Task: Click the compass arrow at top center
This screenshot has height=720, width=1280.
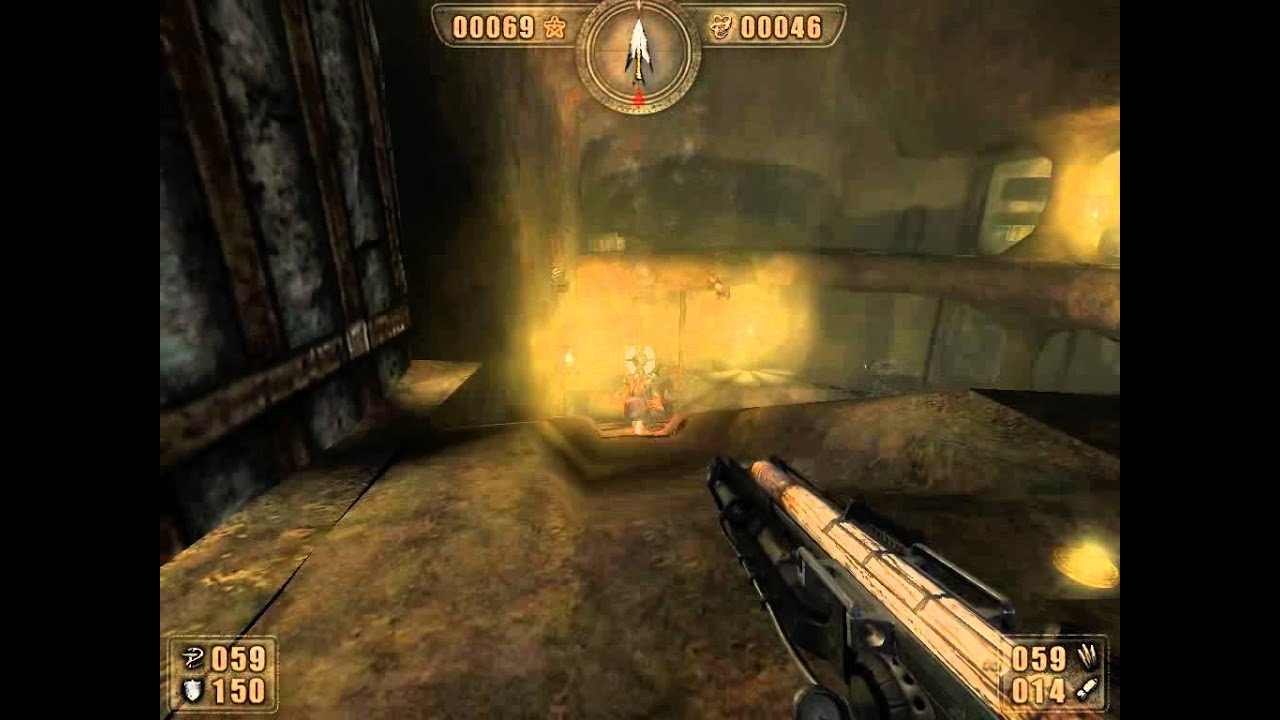Action: point(638,48)
